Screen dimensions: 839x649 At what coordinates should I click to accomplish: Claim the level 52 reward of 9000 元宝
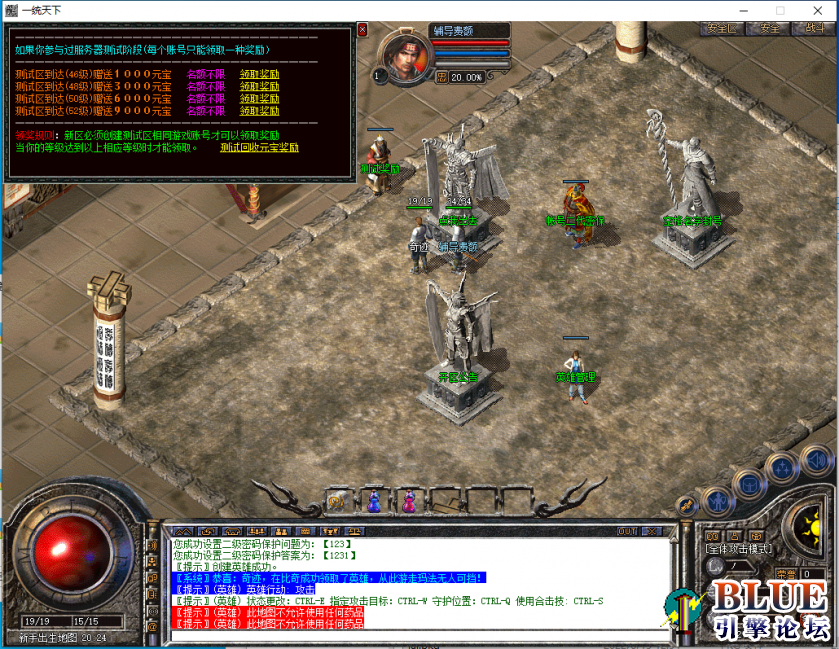click(x=259, y=112)
